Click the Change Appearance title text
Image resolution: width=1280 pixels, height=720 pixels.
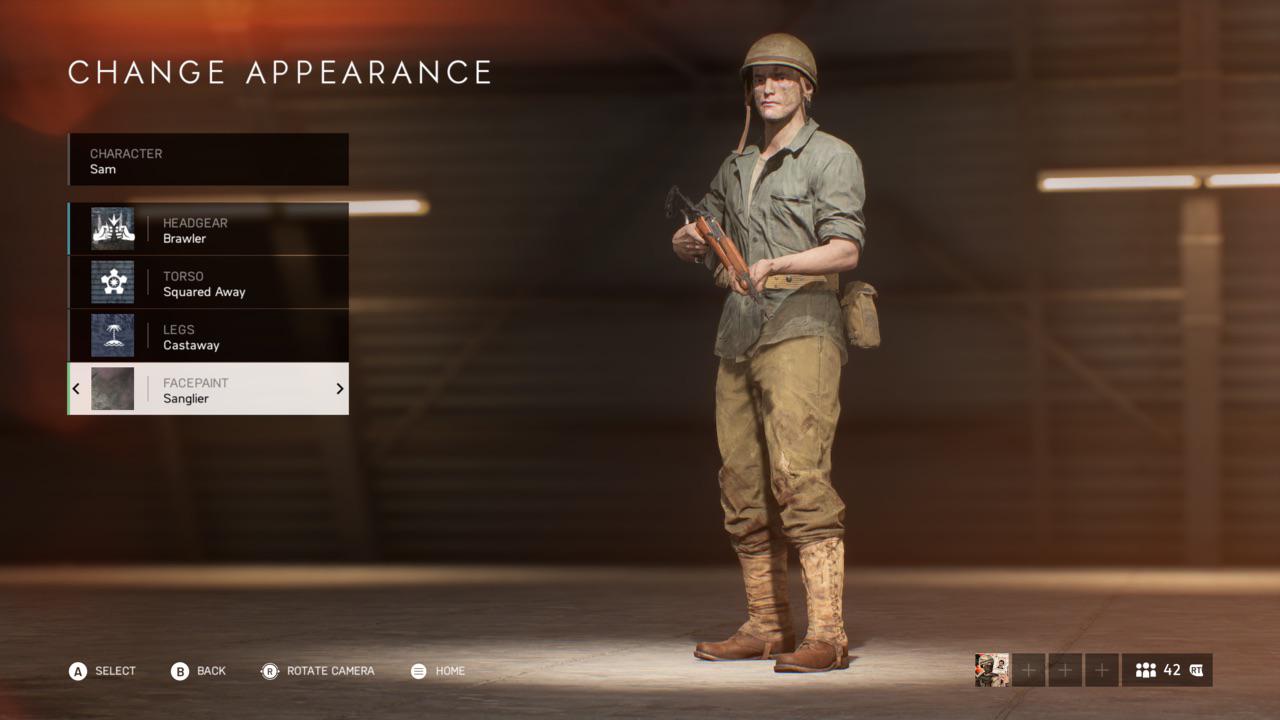point(280,72)
